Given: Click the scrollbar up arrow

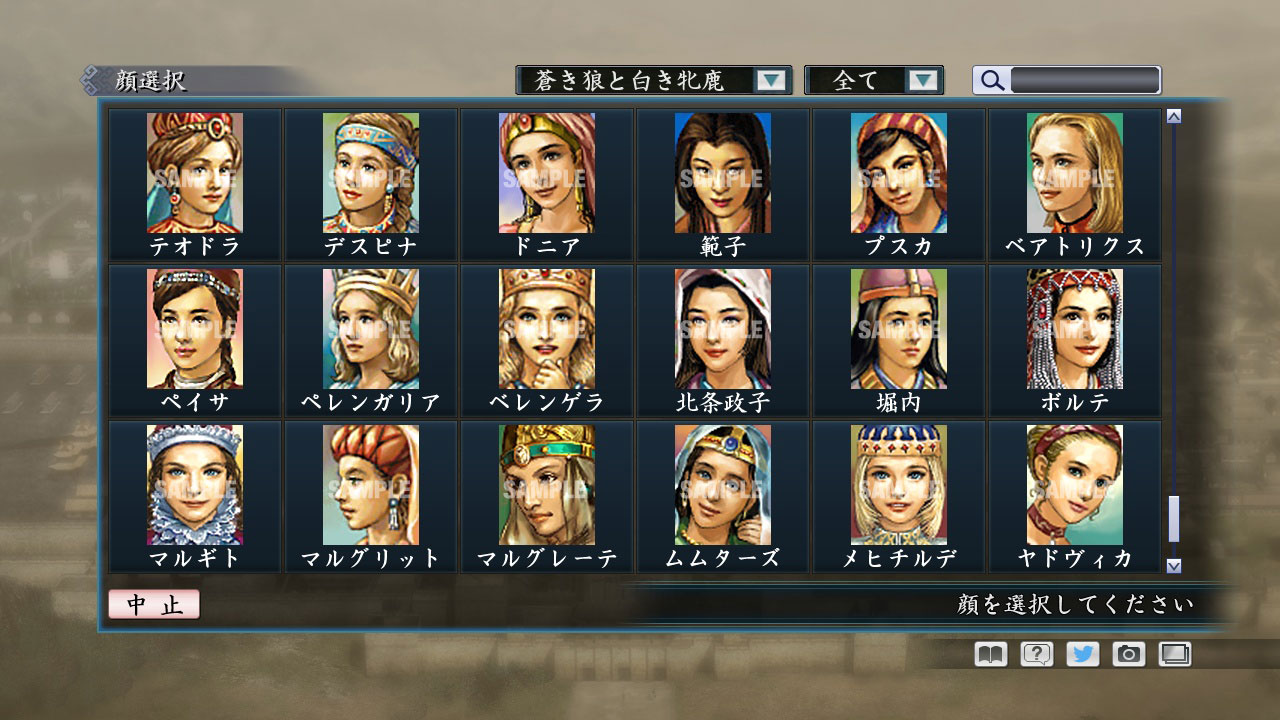Looking at the screenshot, I should [1172, 113].
